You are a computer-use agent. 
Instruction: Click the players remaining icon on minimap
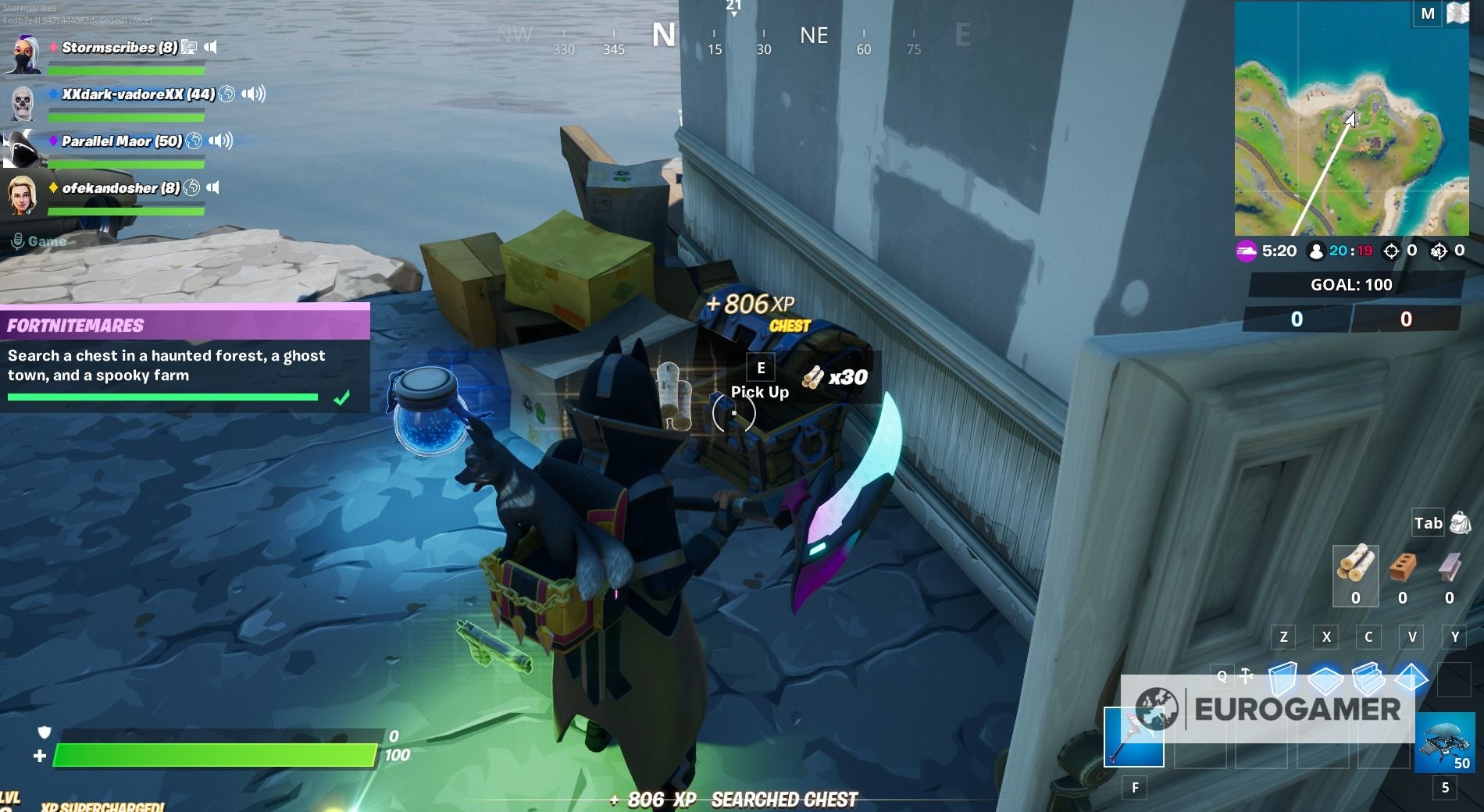pos(1315,251)
